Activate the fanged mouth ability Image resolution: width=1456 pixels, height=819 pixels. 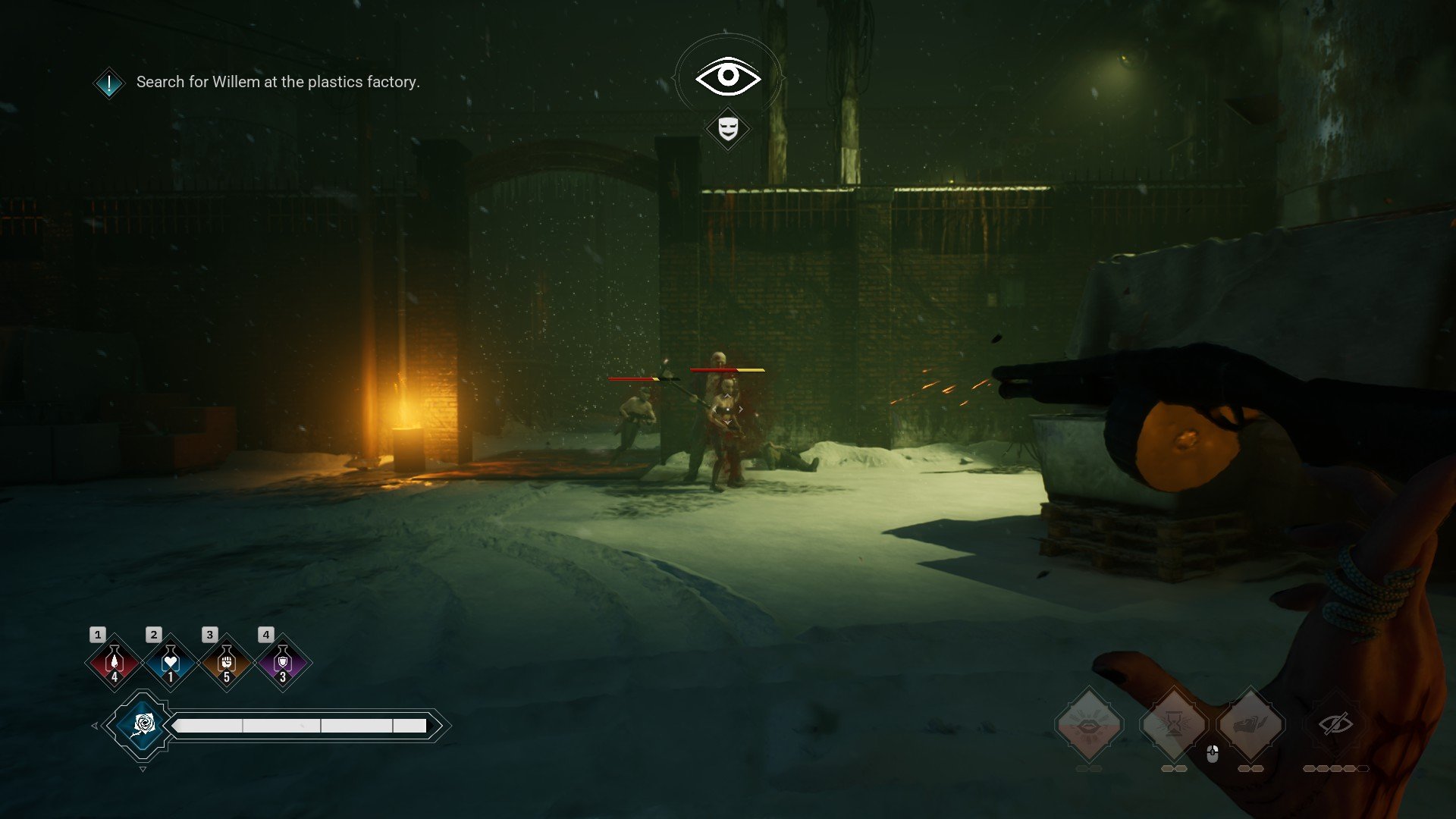tap(1089, 725)
